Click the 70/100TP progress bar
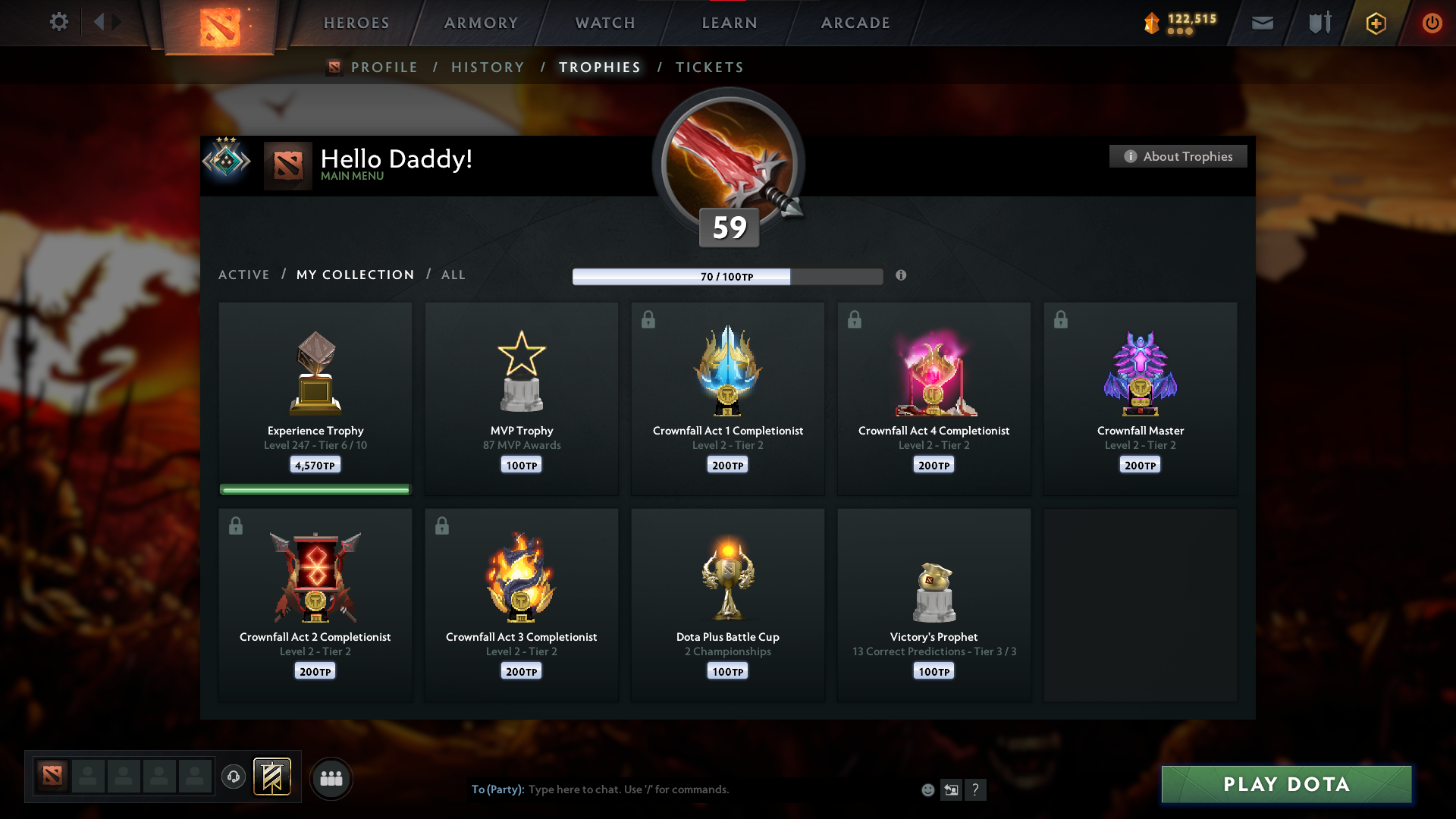This screenshot has height=819, width=1456. 727,276
